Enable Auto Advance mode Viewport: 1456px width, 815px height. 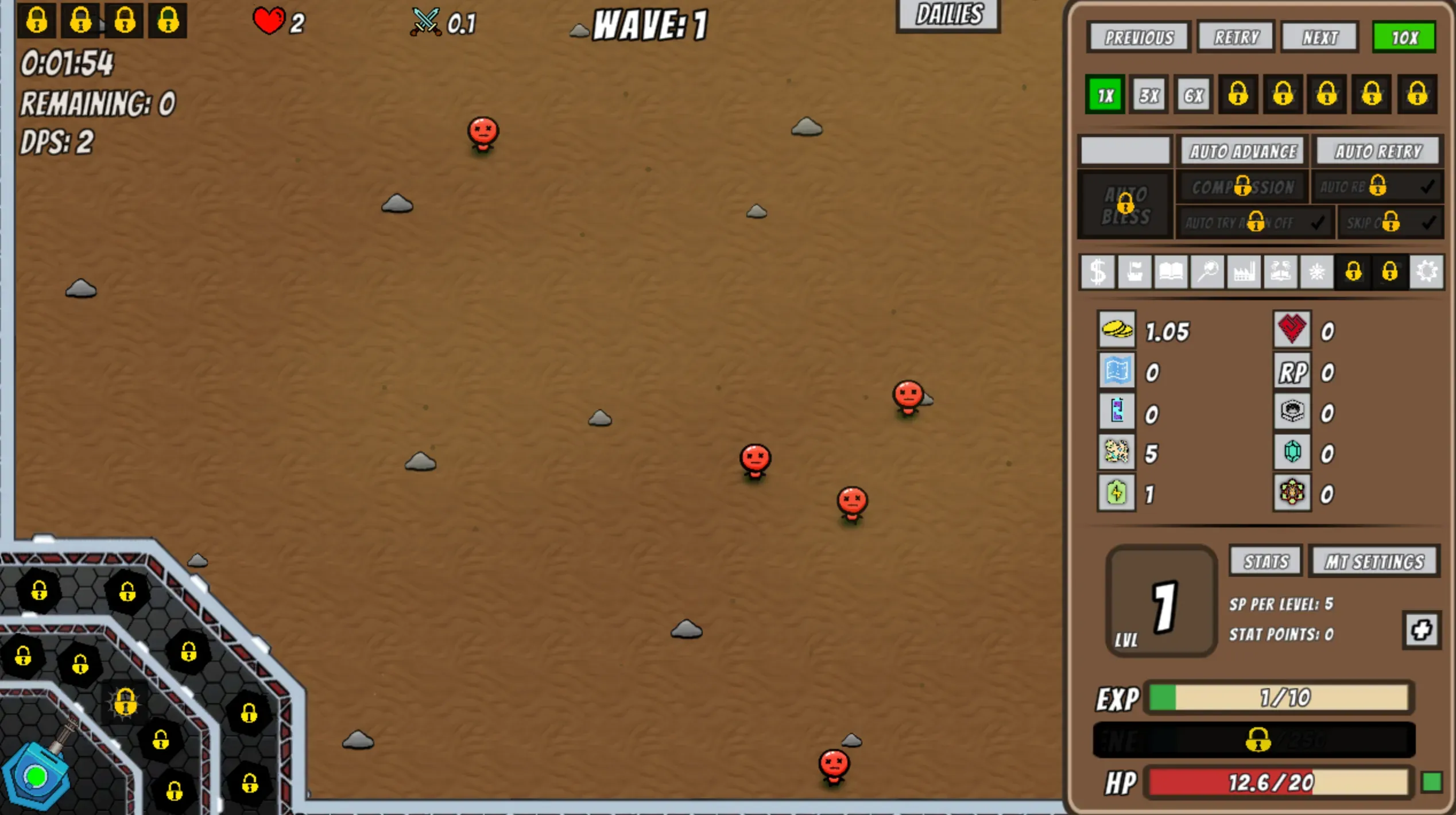(x=1241, y=151)
